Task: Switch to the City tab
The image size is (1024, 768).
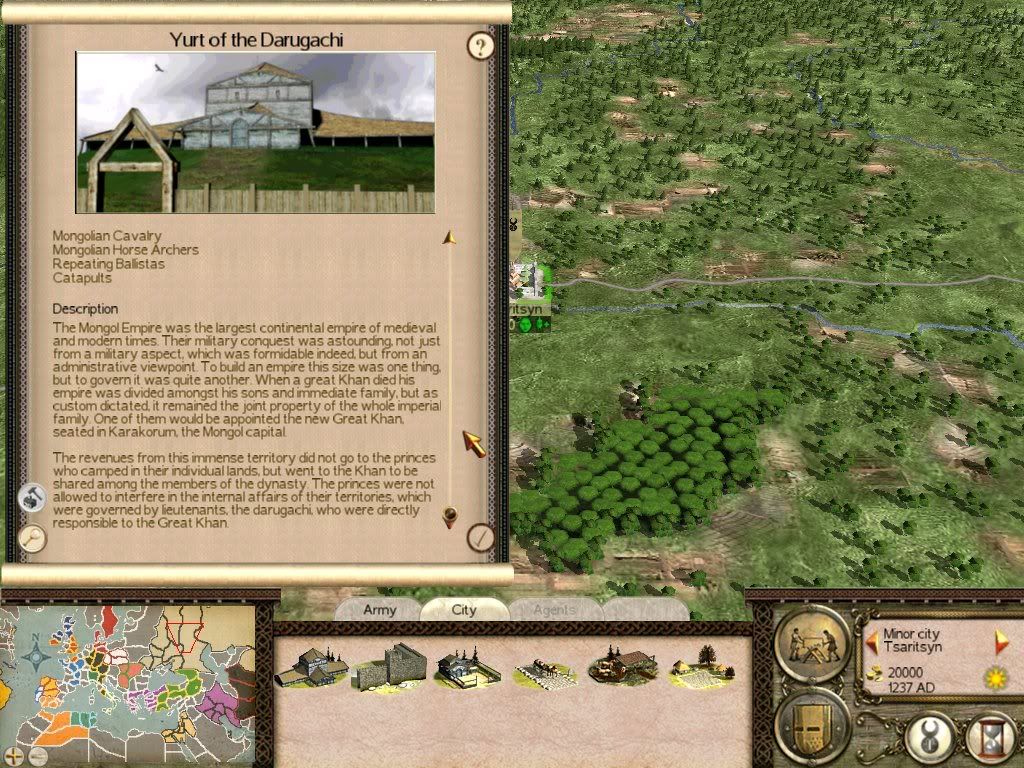Action: [464, 610]
